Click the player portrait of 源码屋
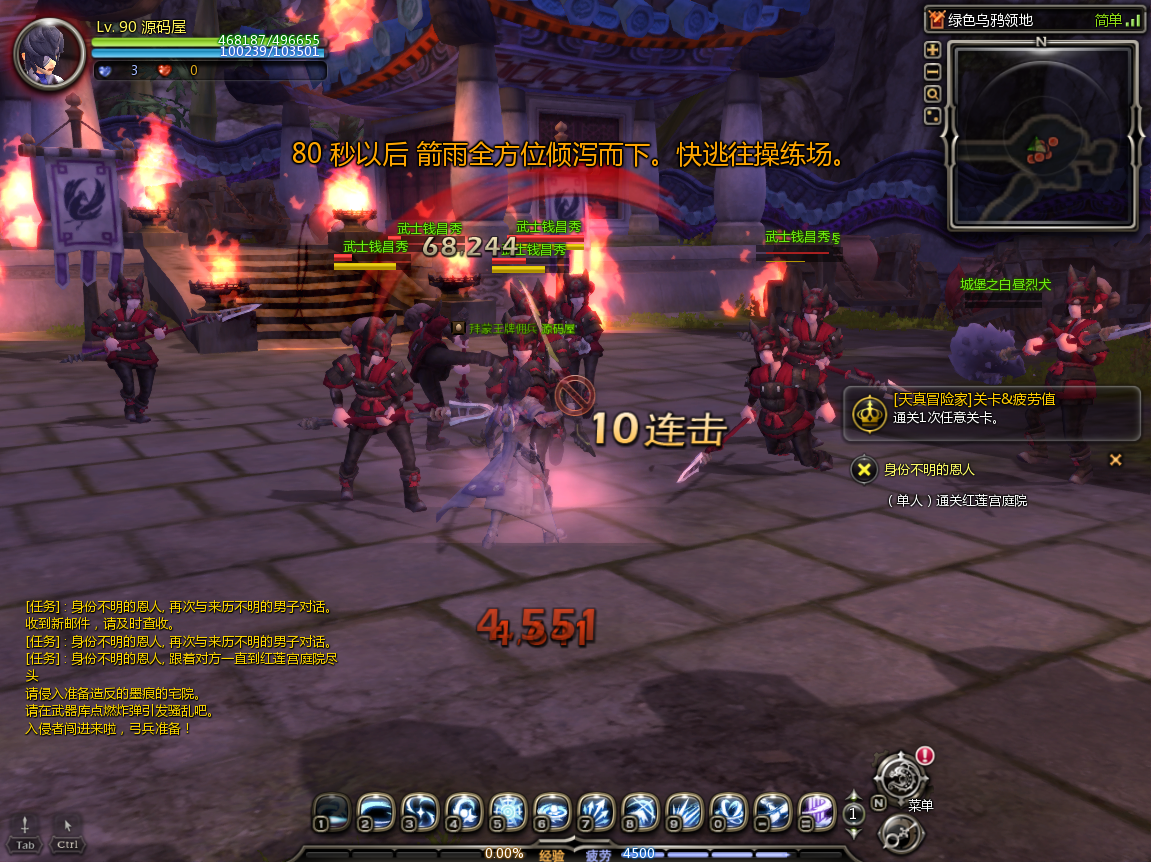1151x862 pixels. point(48,52)
